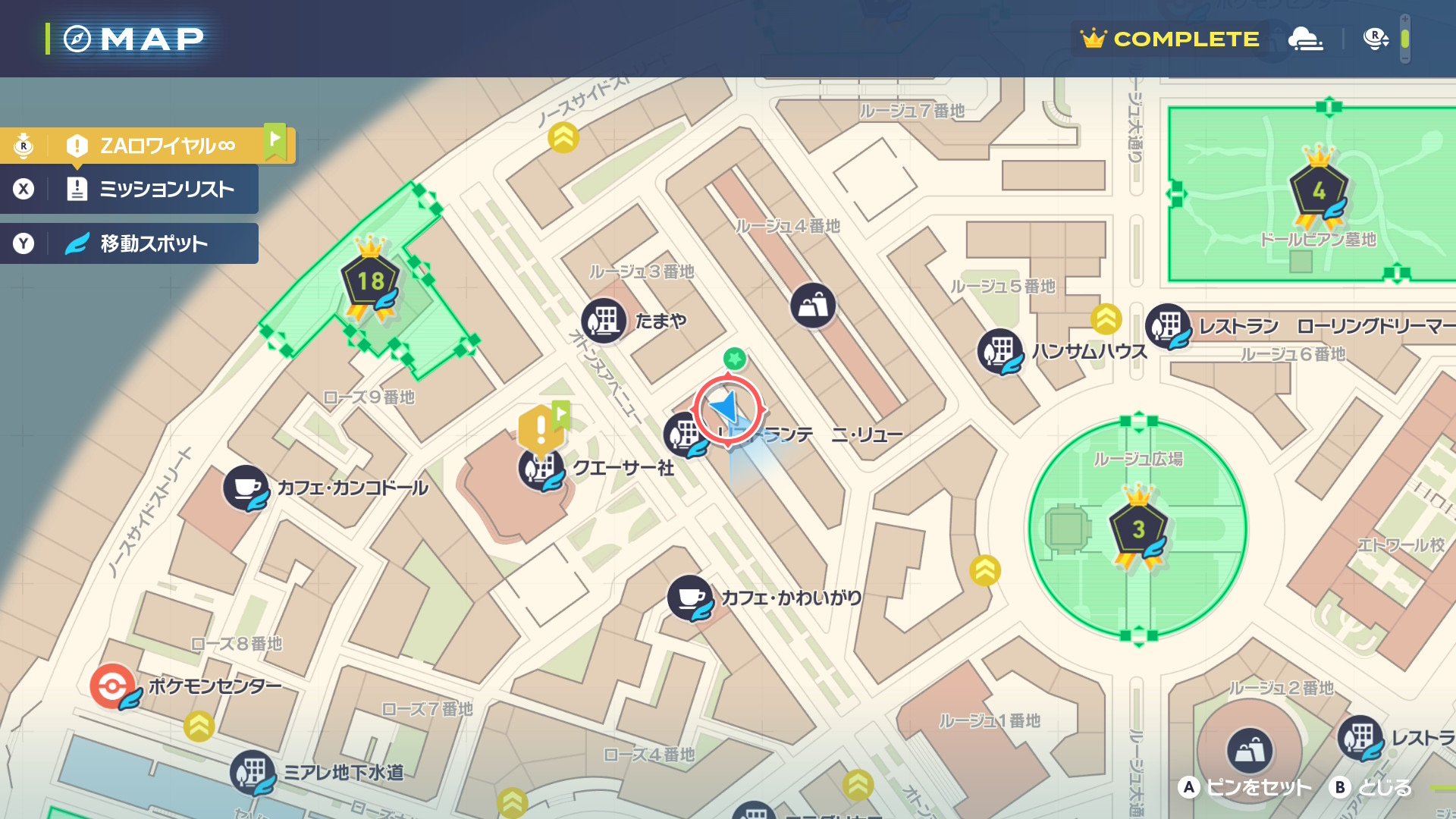Image resolution: width=1456 pixels, height=819 pixels.
Task: Choose the カフェ・カンコドール cafe marker
Action: 246,488
